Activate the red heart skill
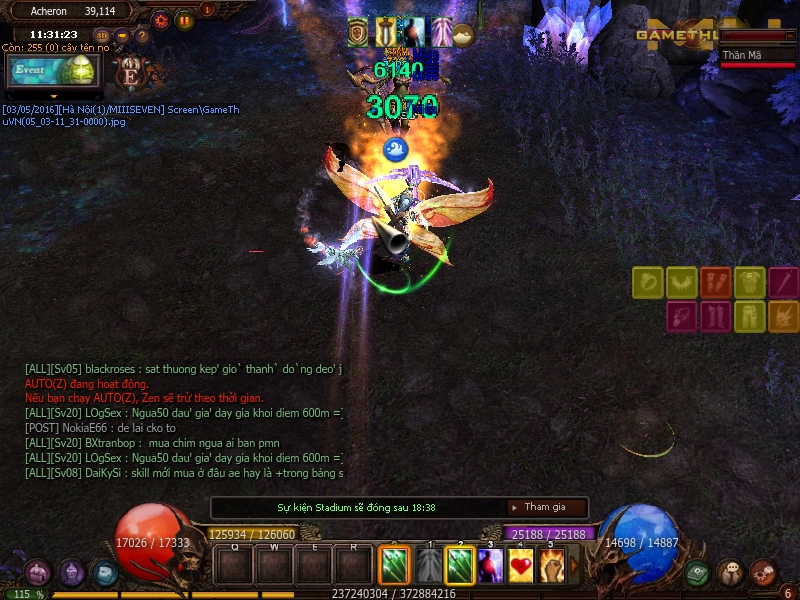Screen dimensions: 800x600 (x=521, y=566)
